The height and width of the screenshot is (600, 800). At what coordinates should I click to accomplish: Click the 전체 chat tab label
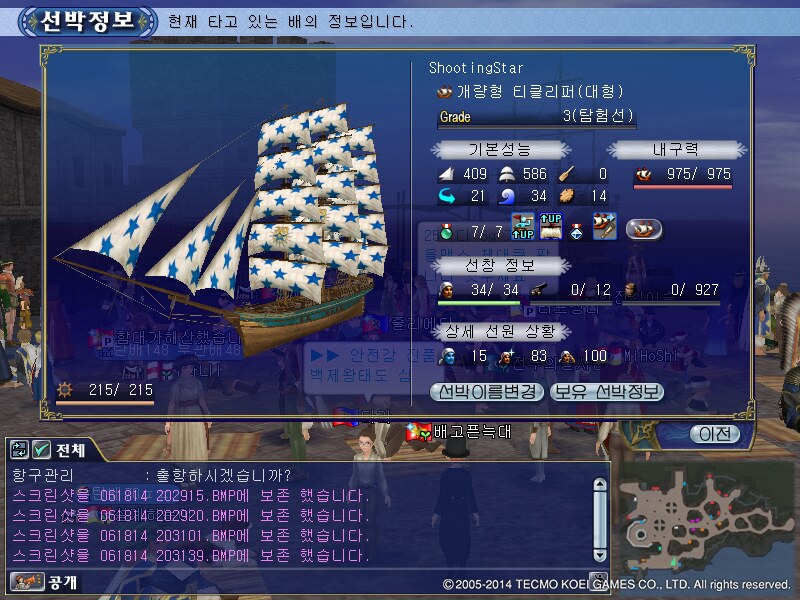72,449
